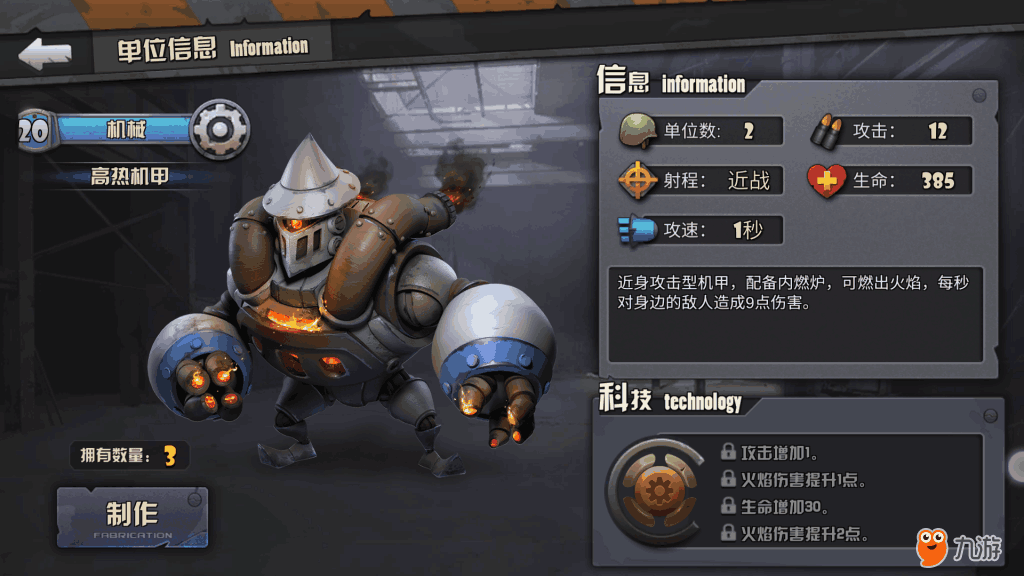Go back using the arrow button

point(45,54)
